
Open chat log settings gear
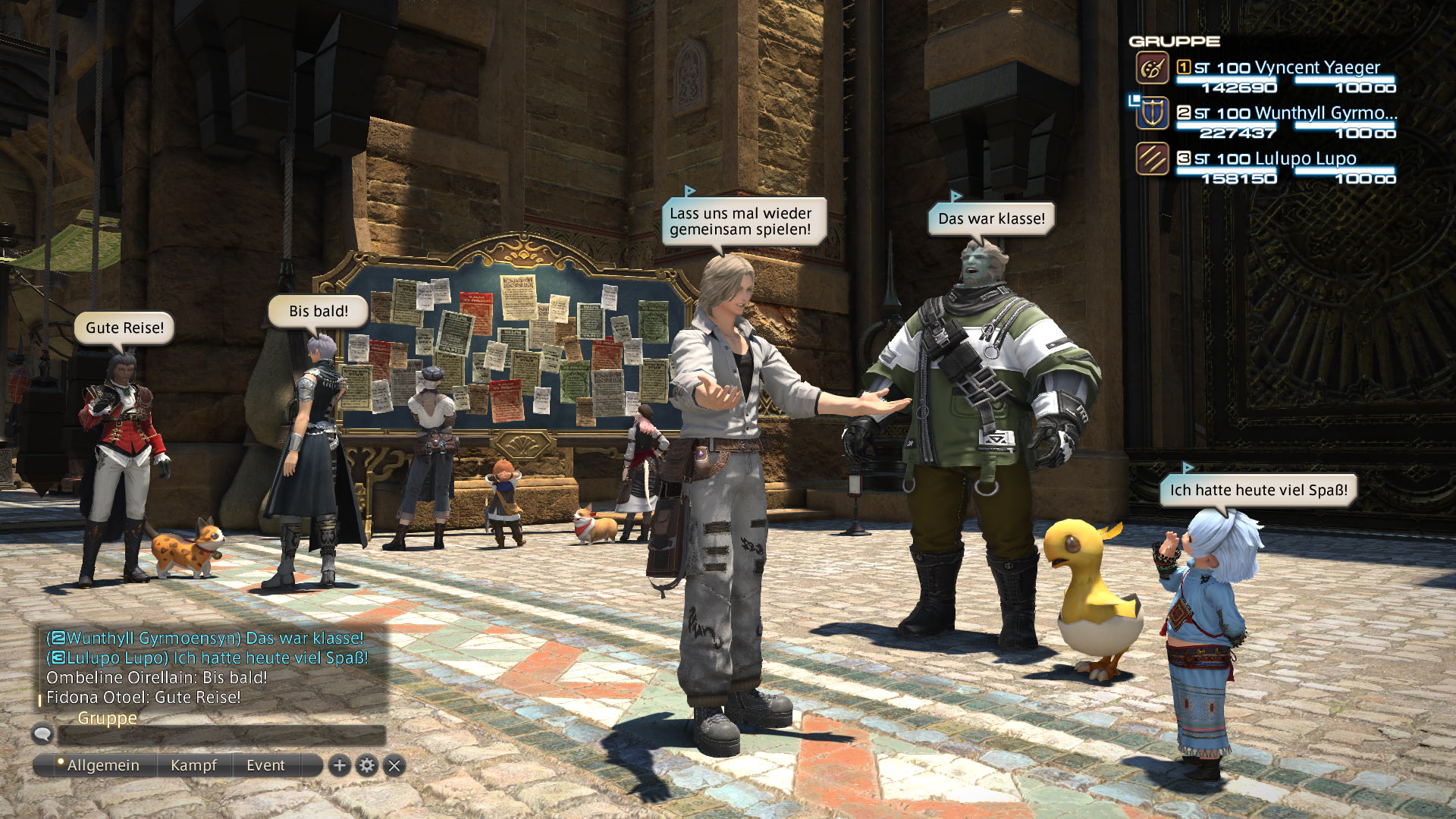(367, 766)
